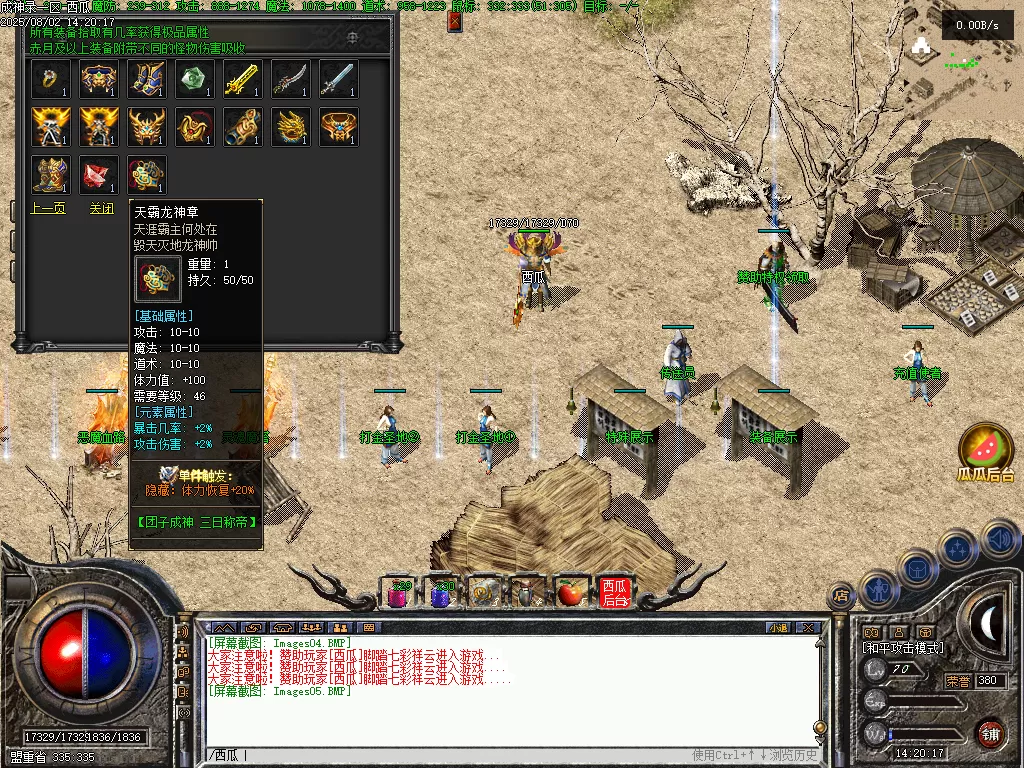Go to the previous page (上一页)
This screenshot has width=1024, height=768.
click(49, 208)
